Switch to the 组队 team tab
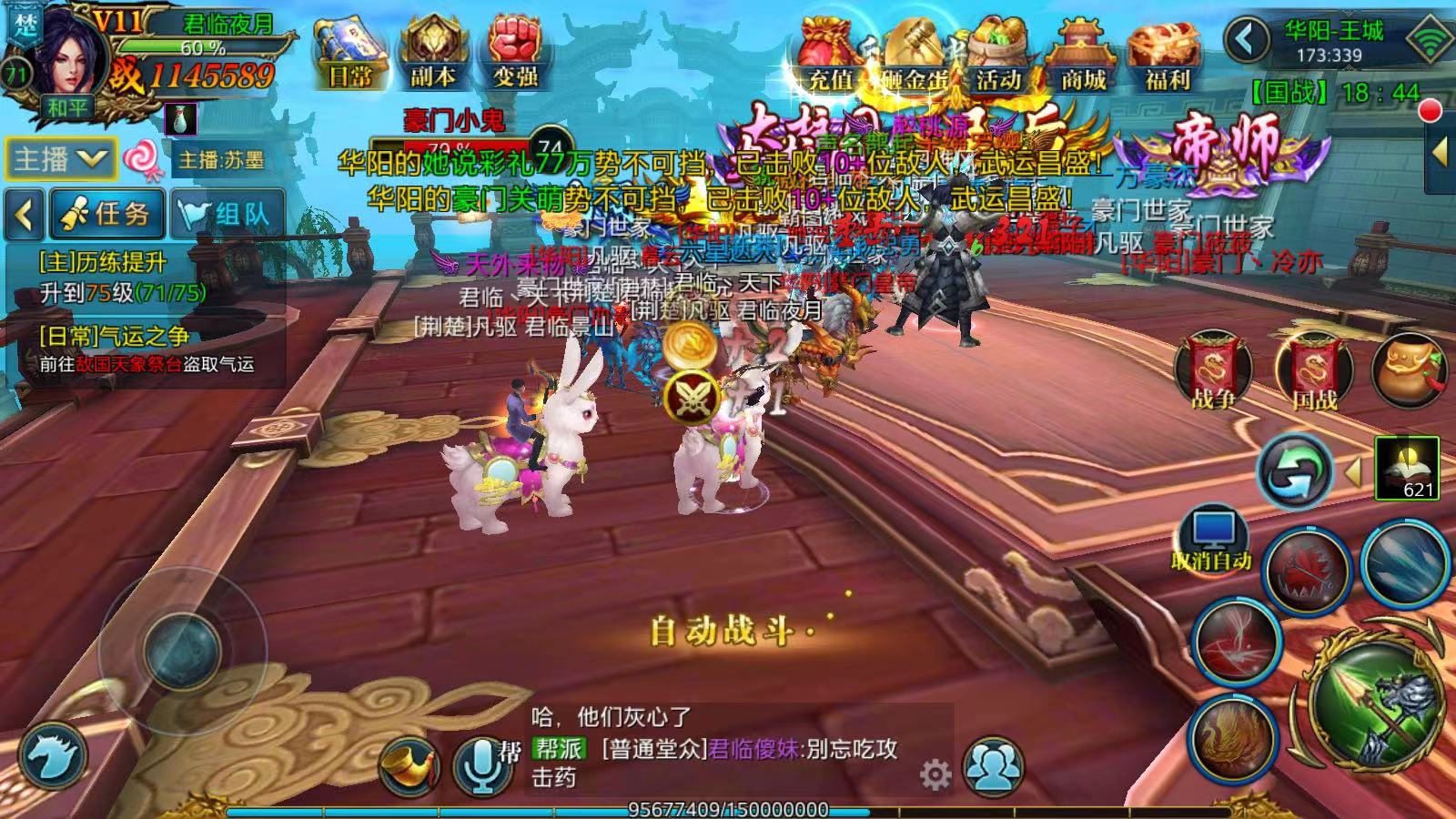Screen dimensions: 1456x819 click(x=227, y=215)
